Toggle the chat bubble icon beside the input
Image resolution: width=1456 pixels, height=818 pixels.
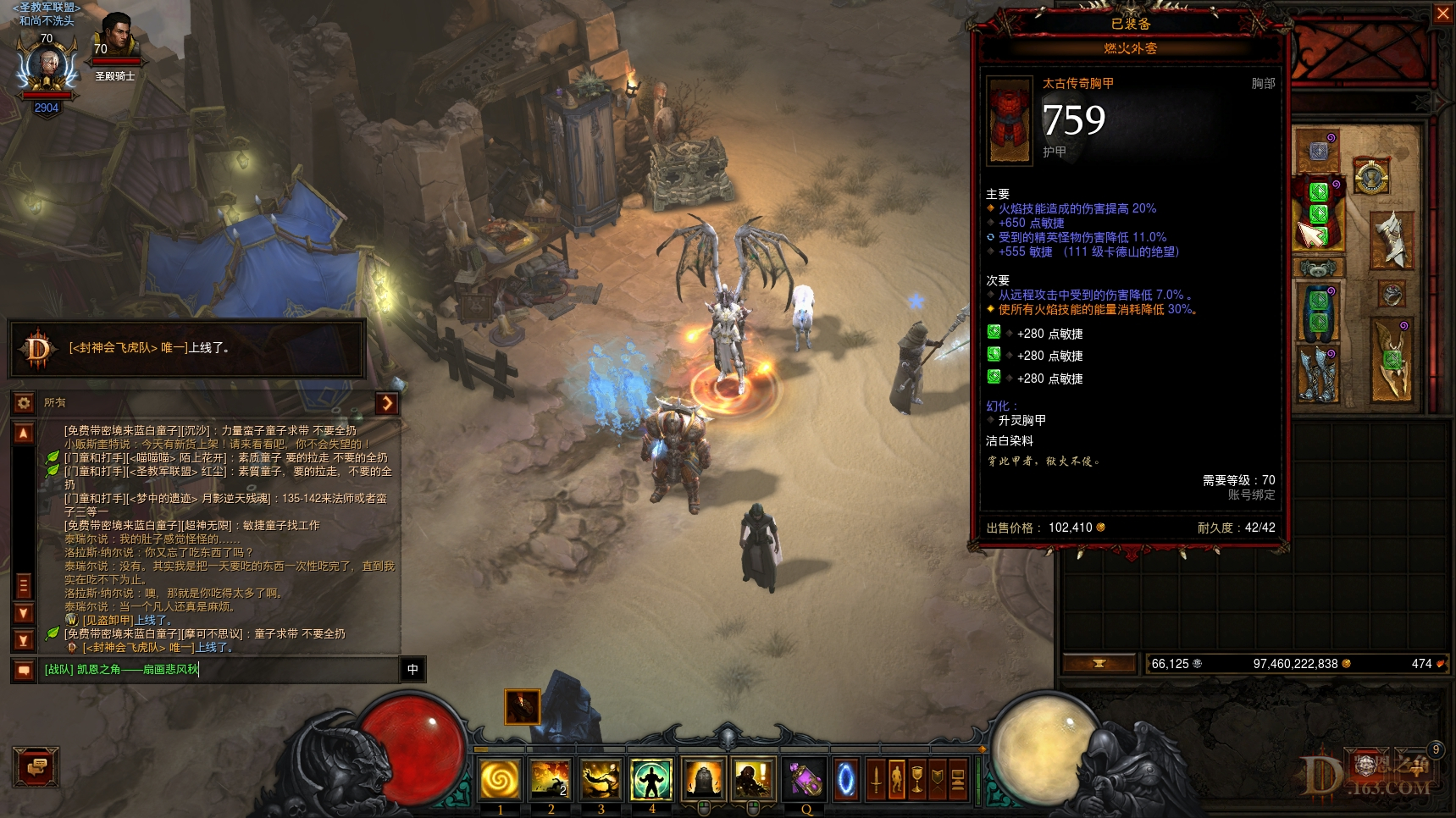(x=23, y=669)
